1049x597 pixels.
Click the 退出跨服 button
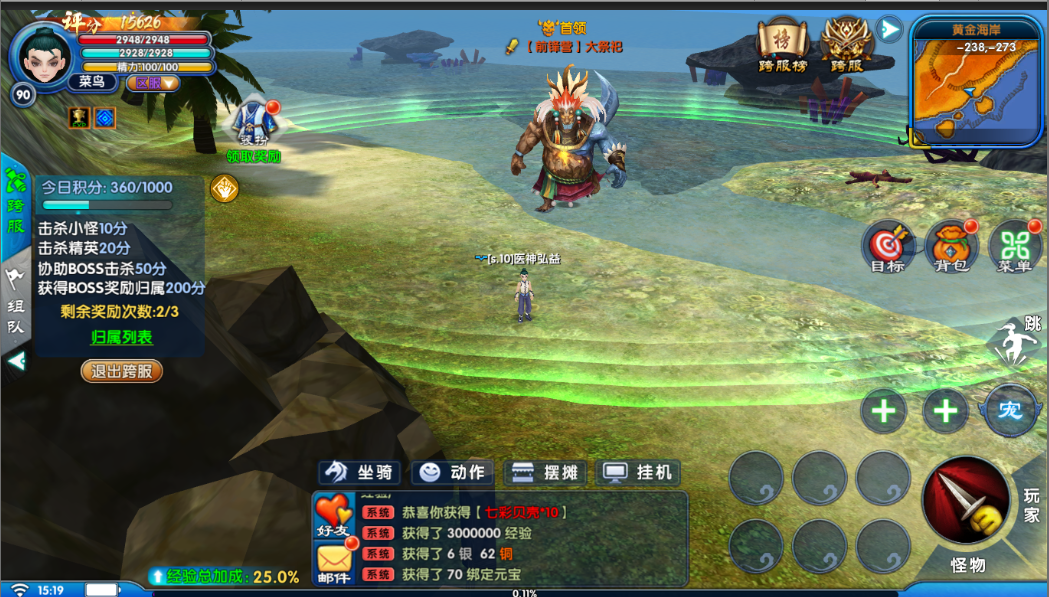click(121, 371)
